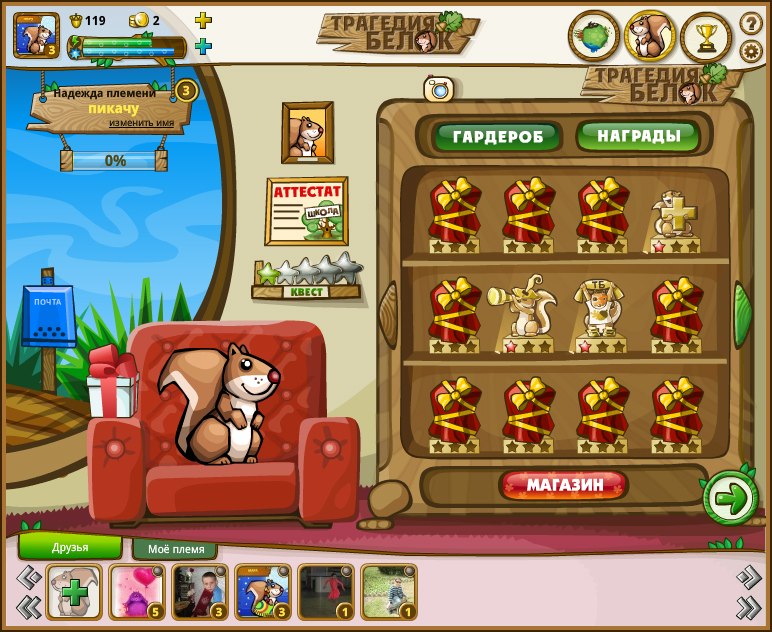Select the pink hearts friend avatar

[136, 593]
